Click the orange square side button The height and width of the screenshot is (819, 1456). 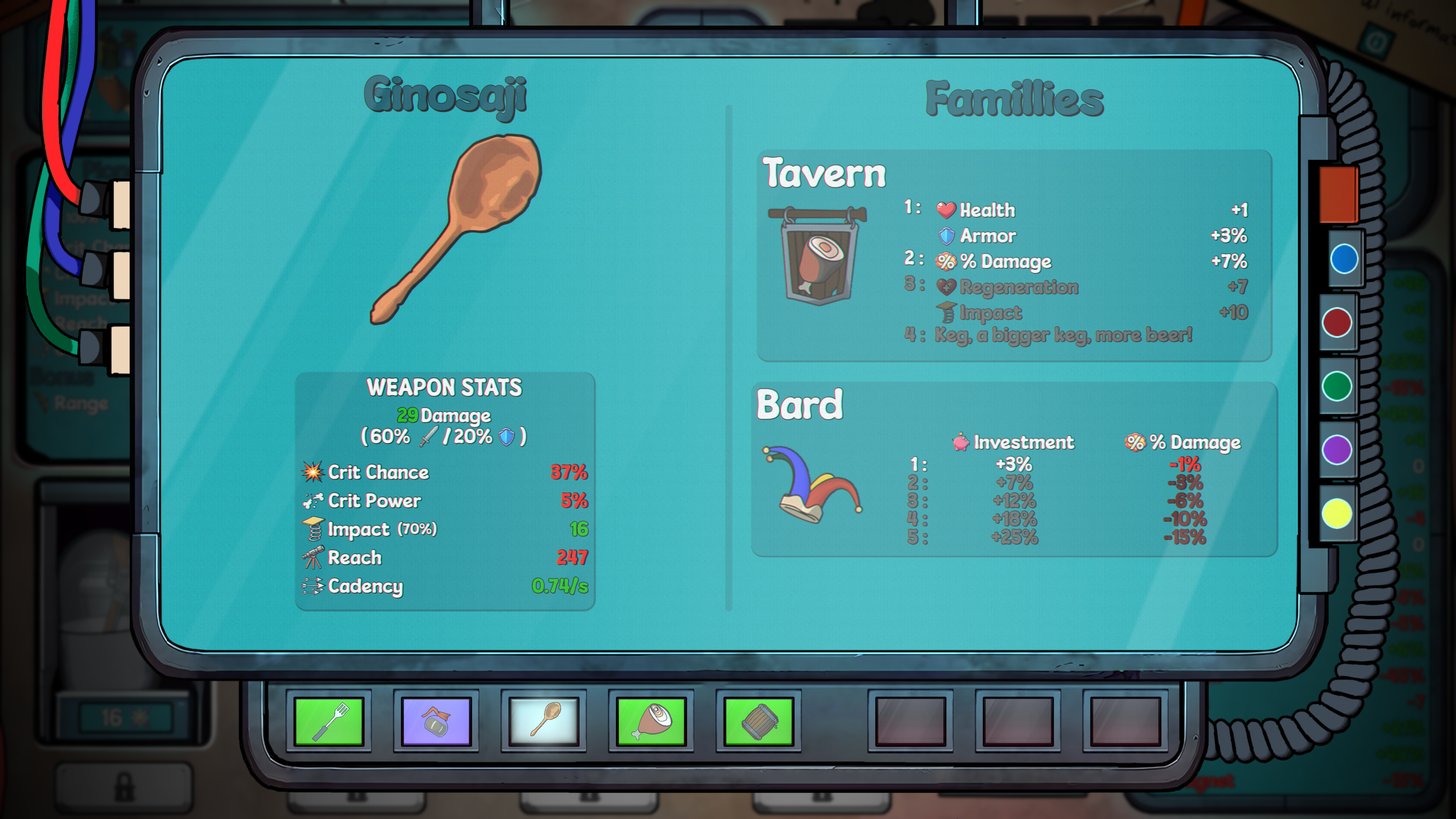click(1338, 194)
